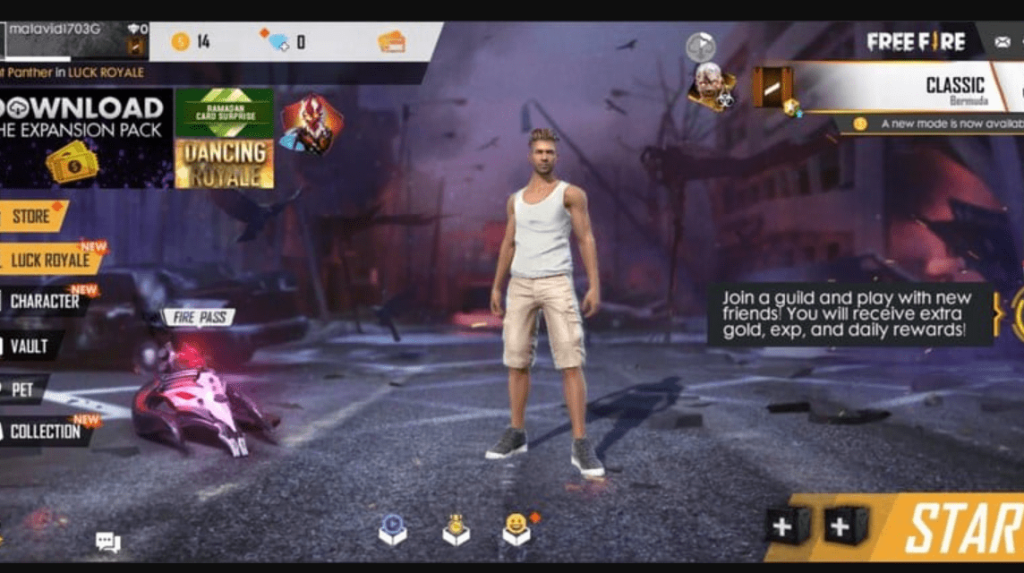Screen dimensions: 1024x573
Task: Open the Ramadan Card Surprise event
Action: click(x=224, y=112)
